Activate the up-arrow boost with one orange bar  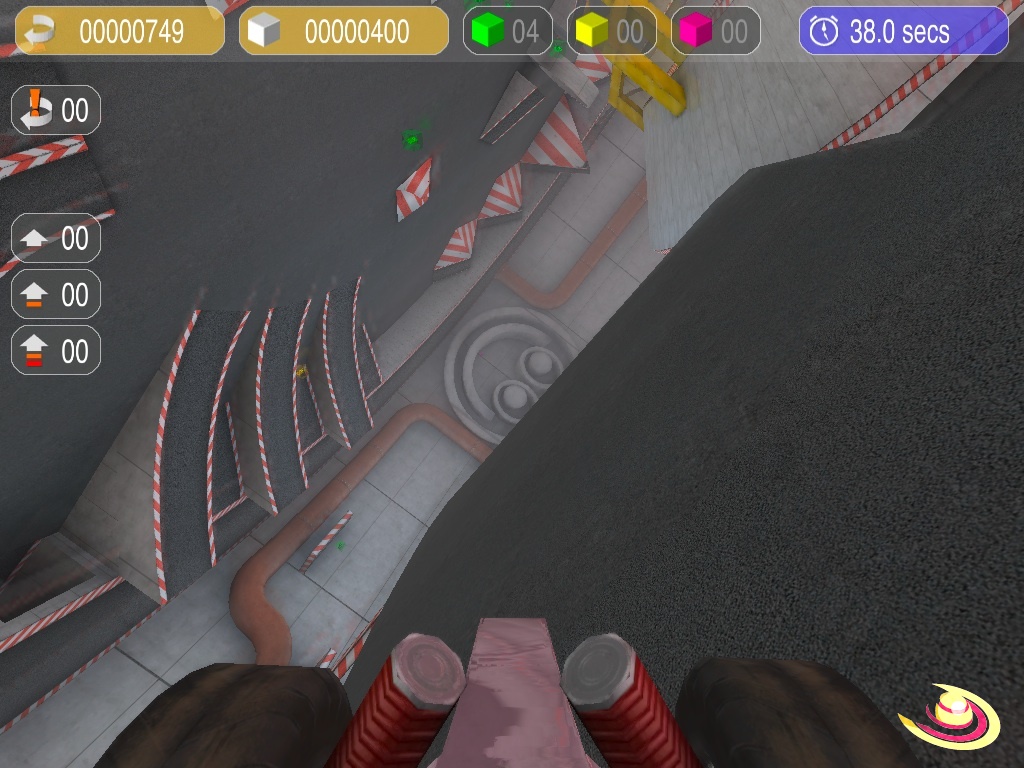pos(56,295)
